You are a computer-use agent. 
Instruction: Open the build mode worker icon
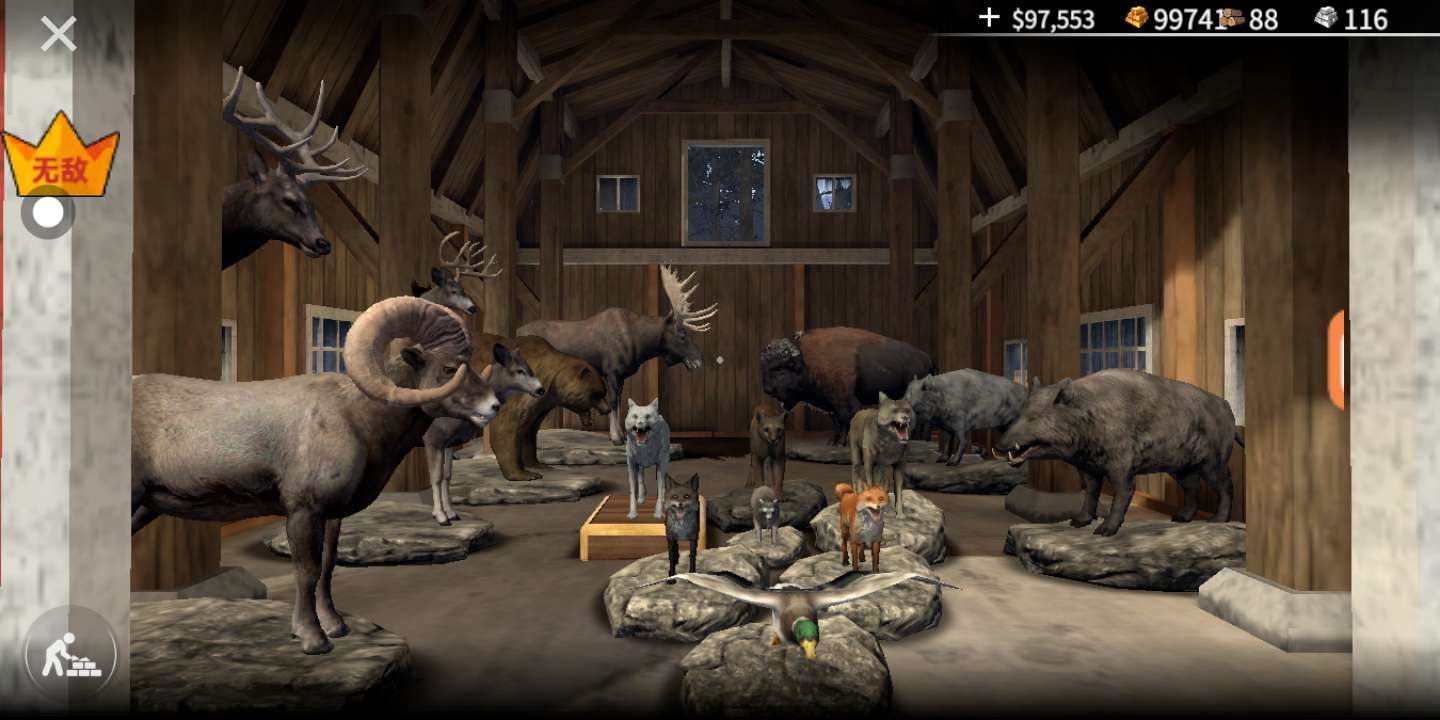70,655
